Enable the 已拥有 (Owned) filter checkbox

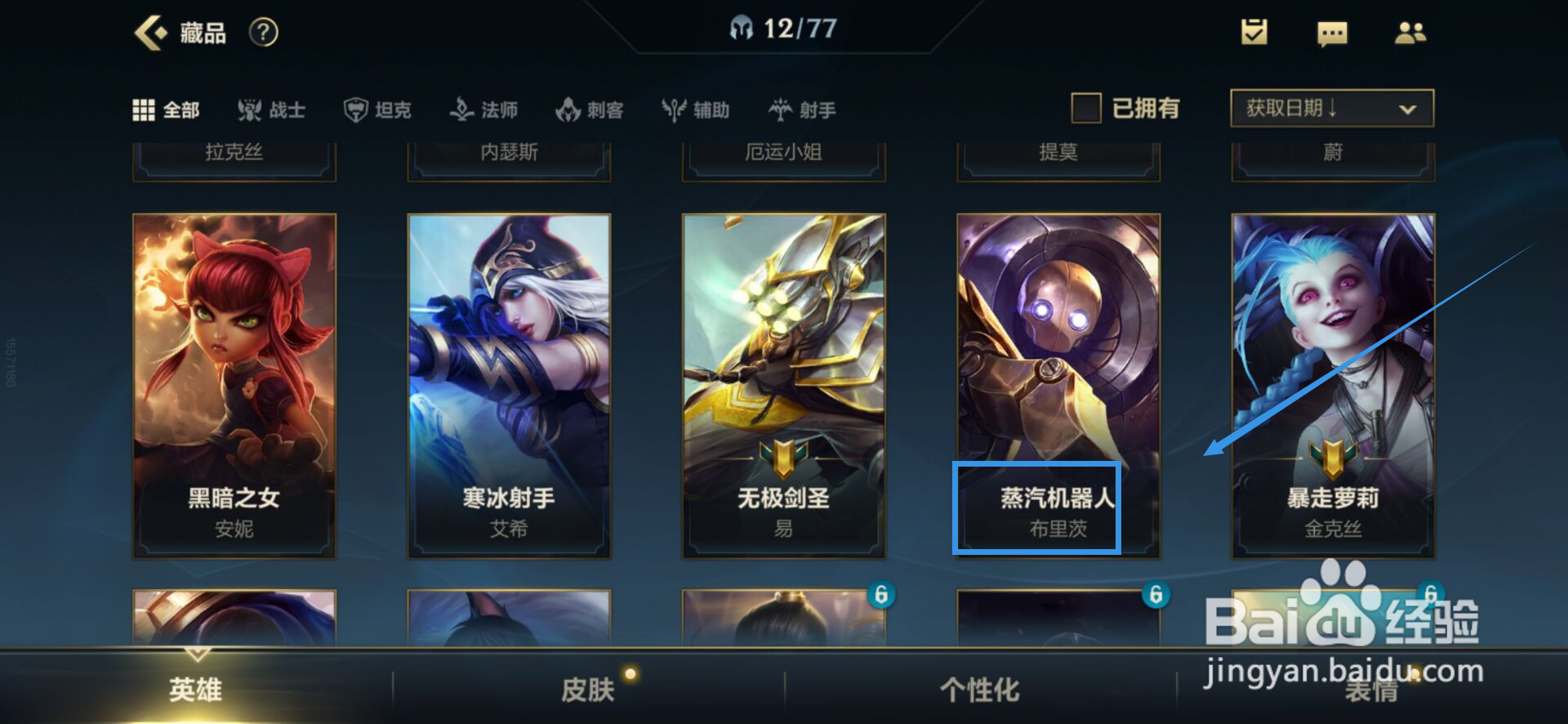[1087, 108]
